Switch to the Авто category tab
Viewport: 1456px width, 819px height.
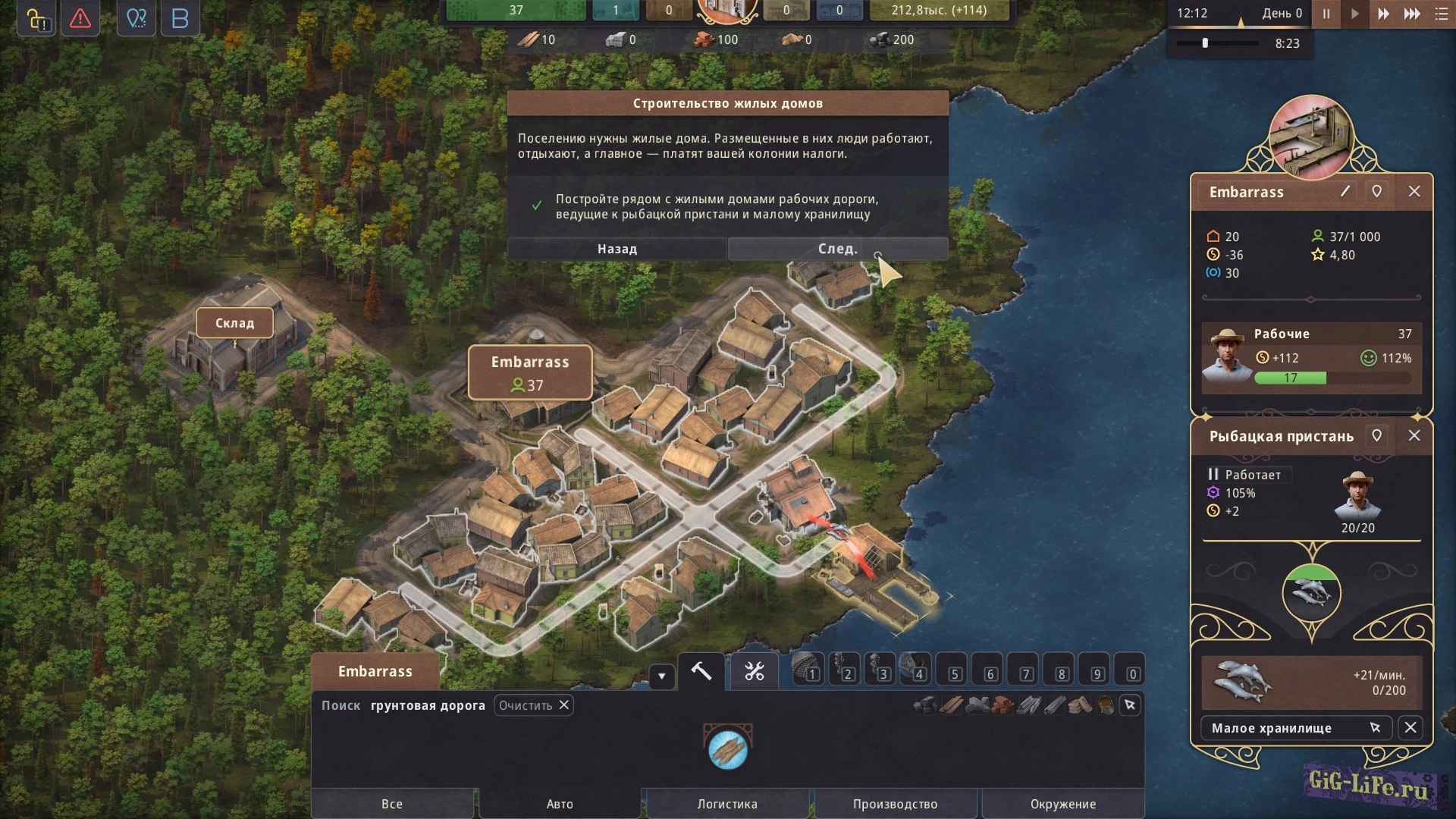tap(560, 804)
